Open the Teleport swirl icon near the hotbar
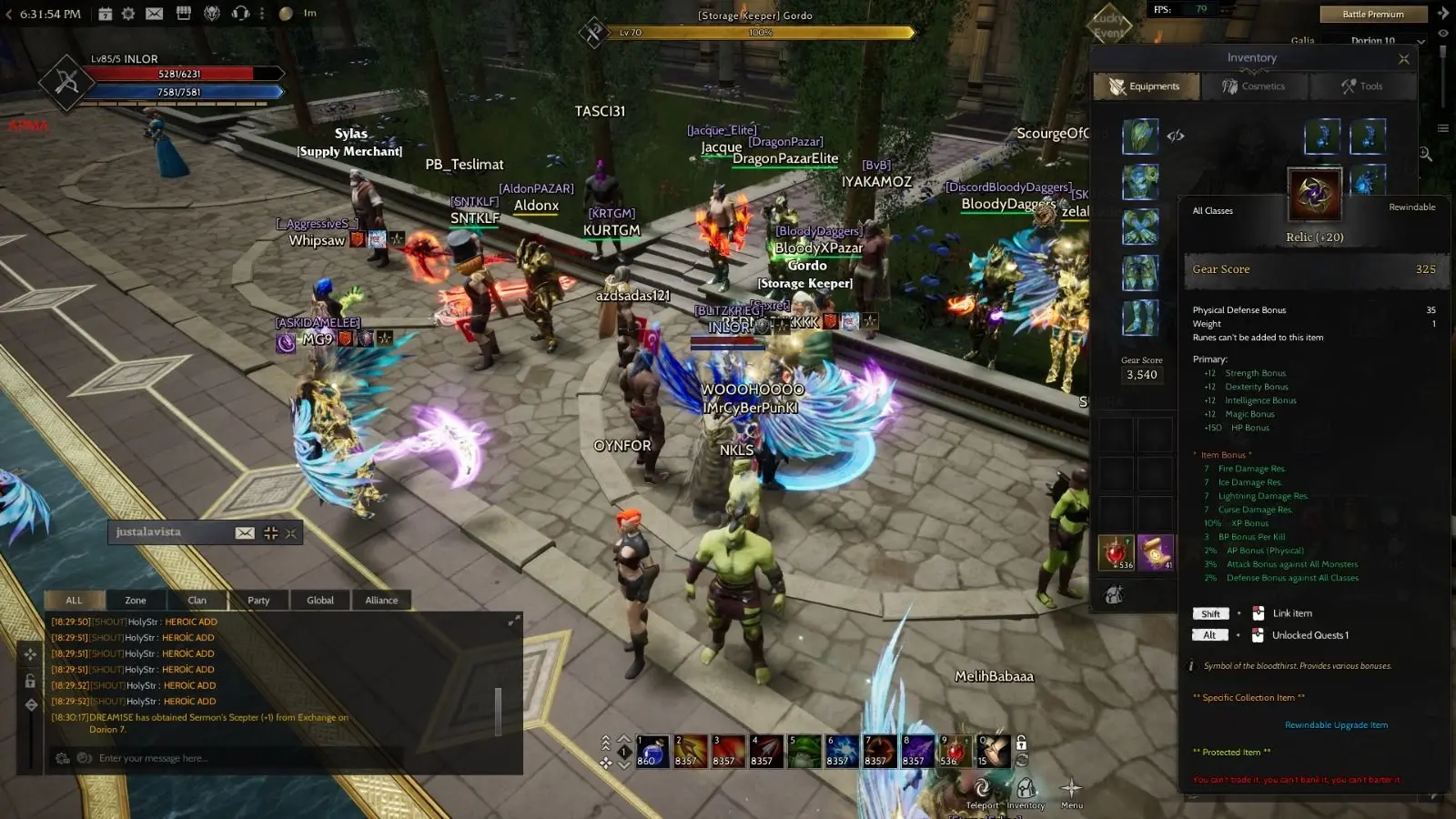1456x819 pixels. click(x=981, y=784)
